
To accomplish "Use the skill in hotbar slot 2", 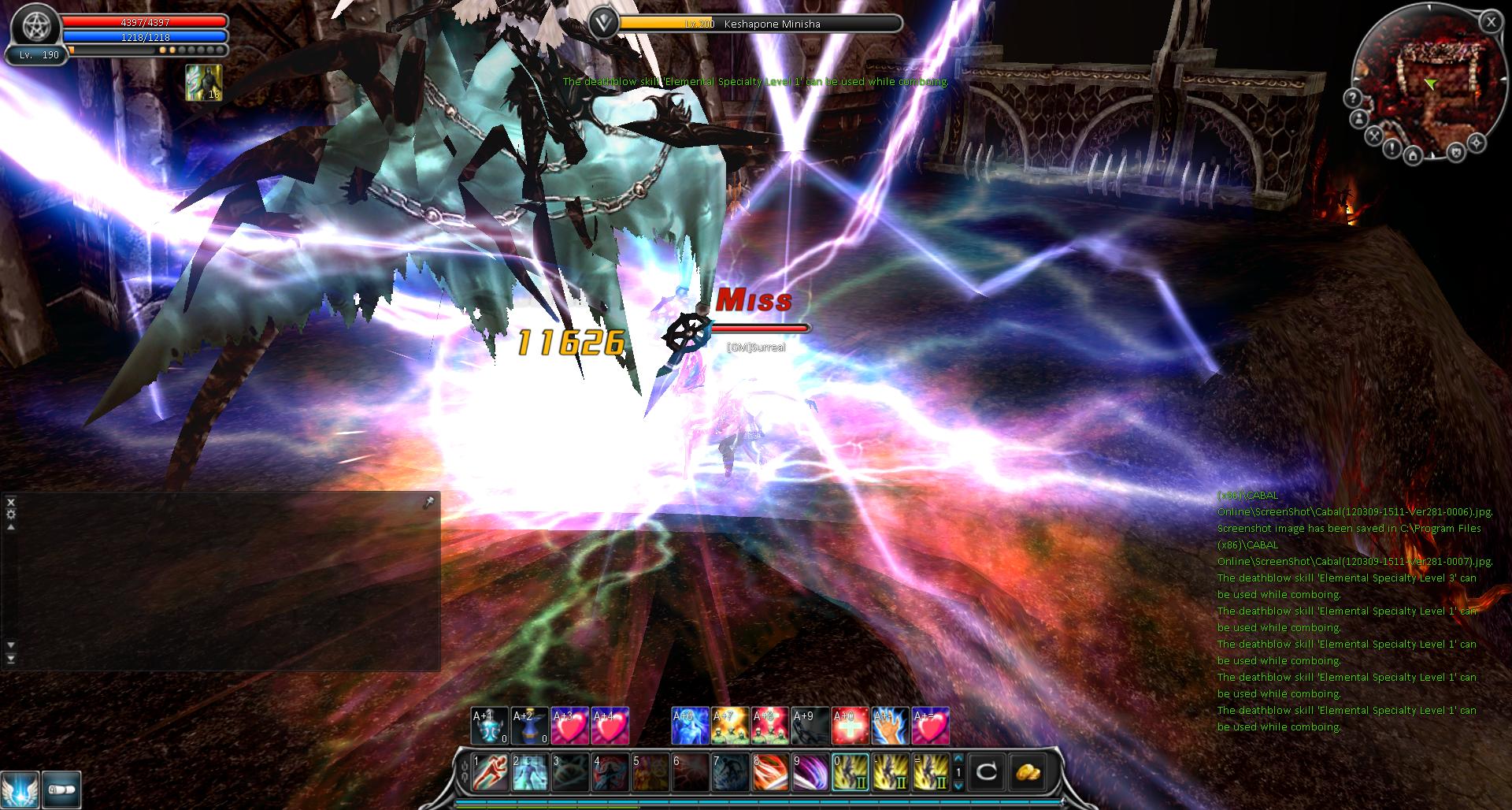I will pyautogui.click(x=531, y=772).
